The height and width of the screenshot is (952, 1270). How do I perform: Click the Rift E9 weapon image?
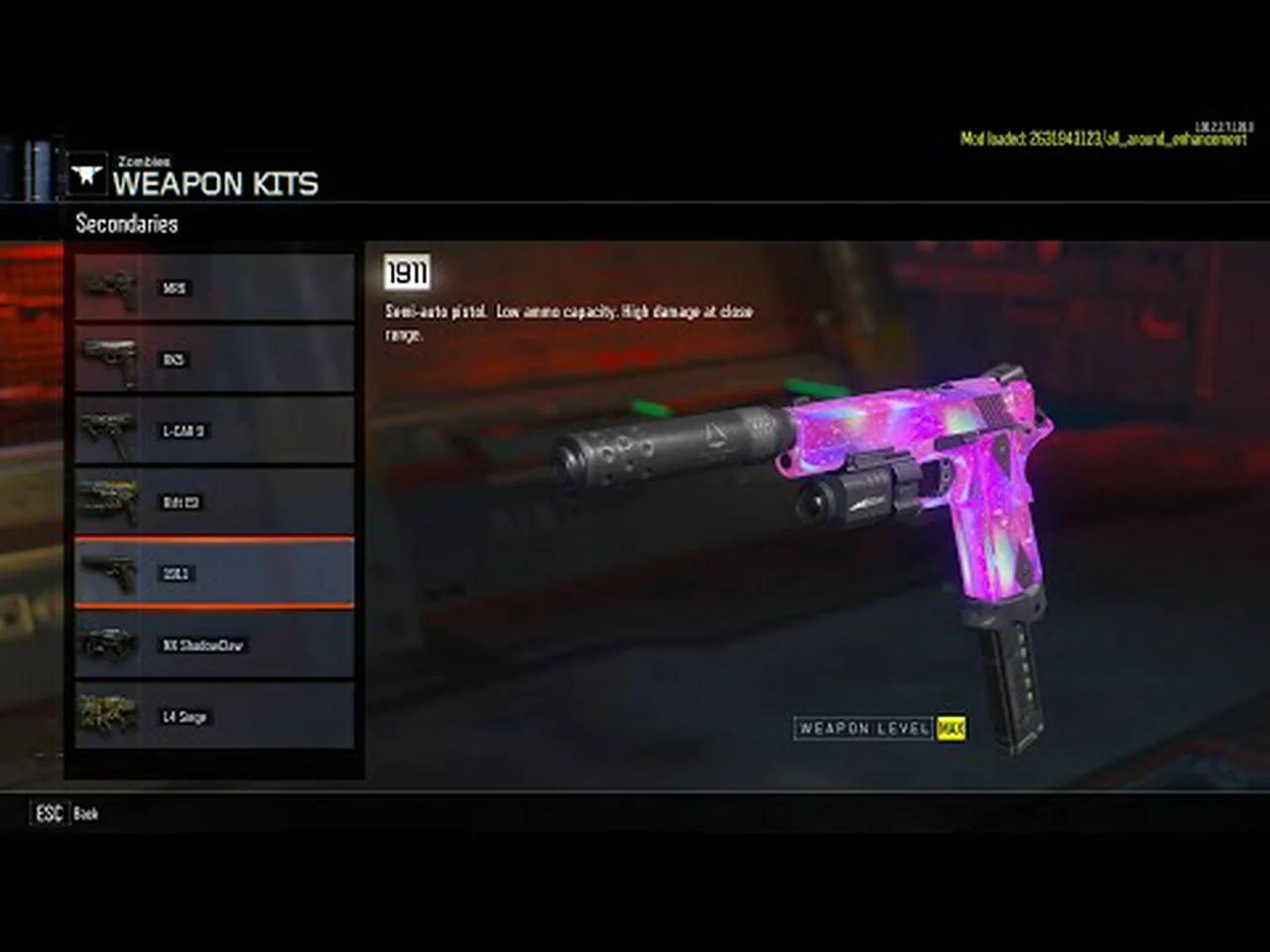coord(109,502)
